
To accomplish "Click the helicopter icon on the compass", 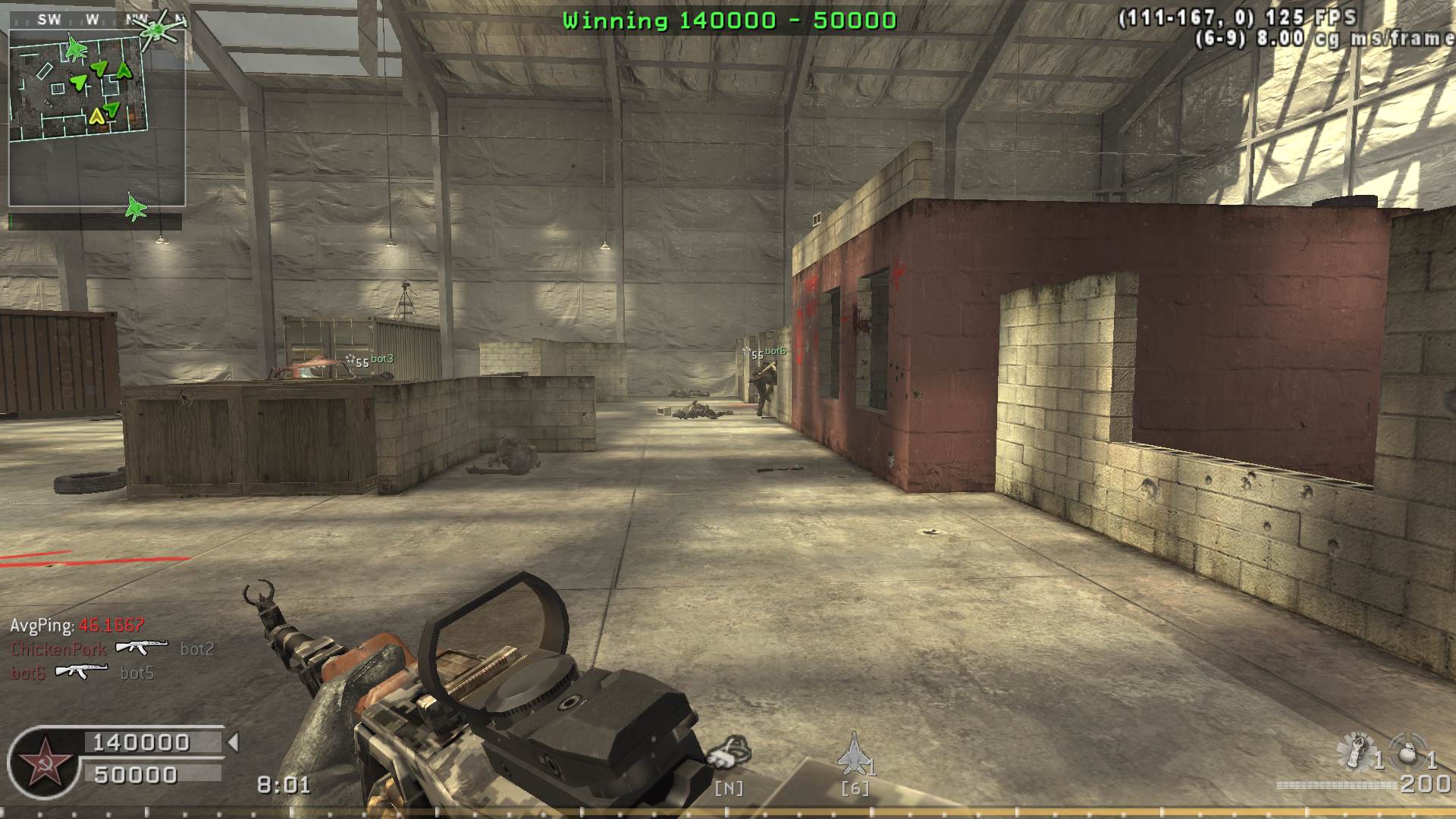I will pos(156,30).
